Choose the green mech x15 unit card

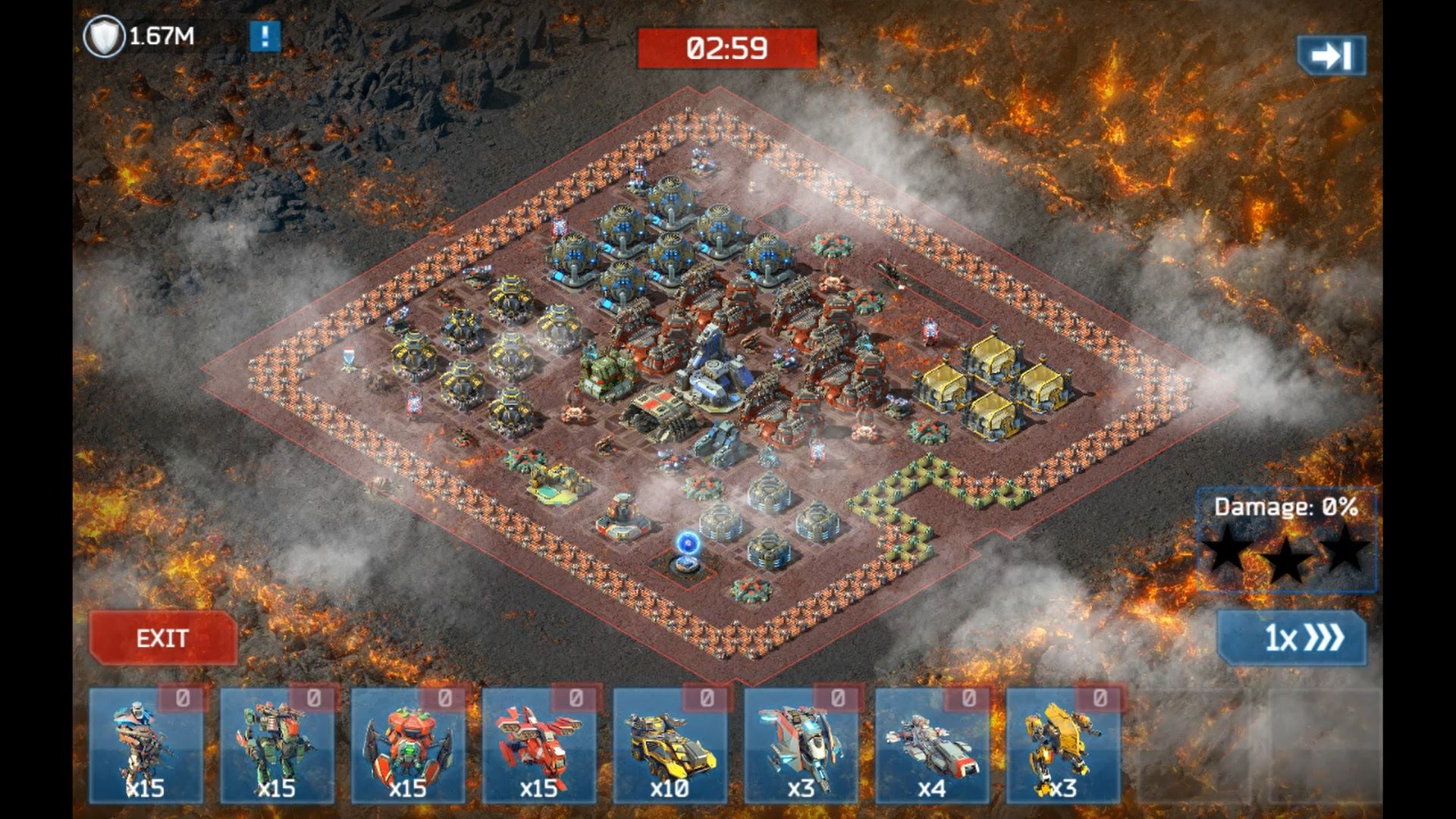(x=277, y=745)
